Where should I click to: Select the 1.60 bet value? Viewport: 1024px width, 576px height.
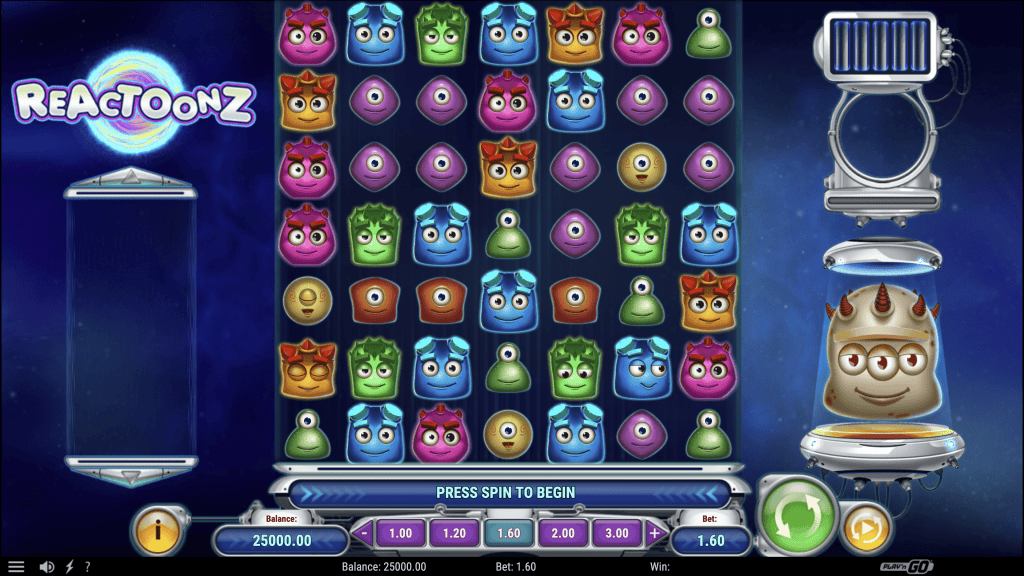[x=508, y=533]
